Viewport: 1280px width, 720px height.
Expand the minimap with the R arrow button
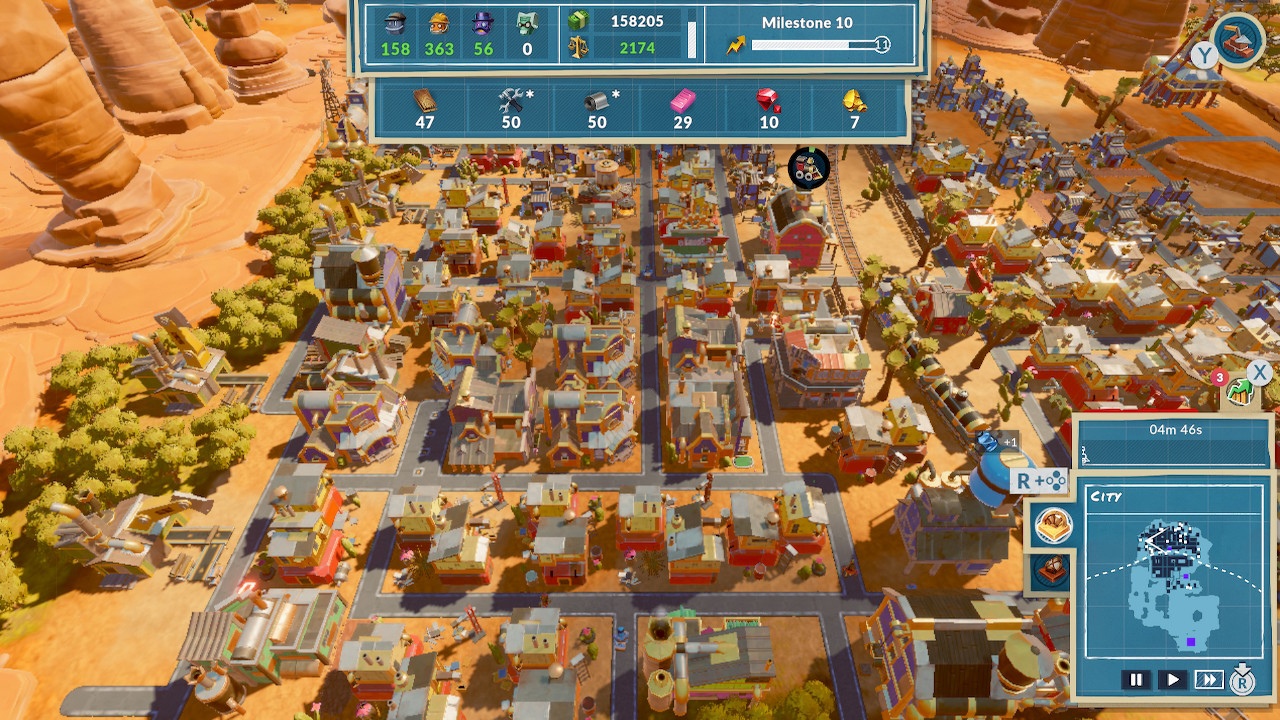point(1244,679)
